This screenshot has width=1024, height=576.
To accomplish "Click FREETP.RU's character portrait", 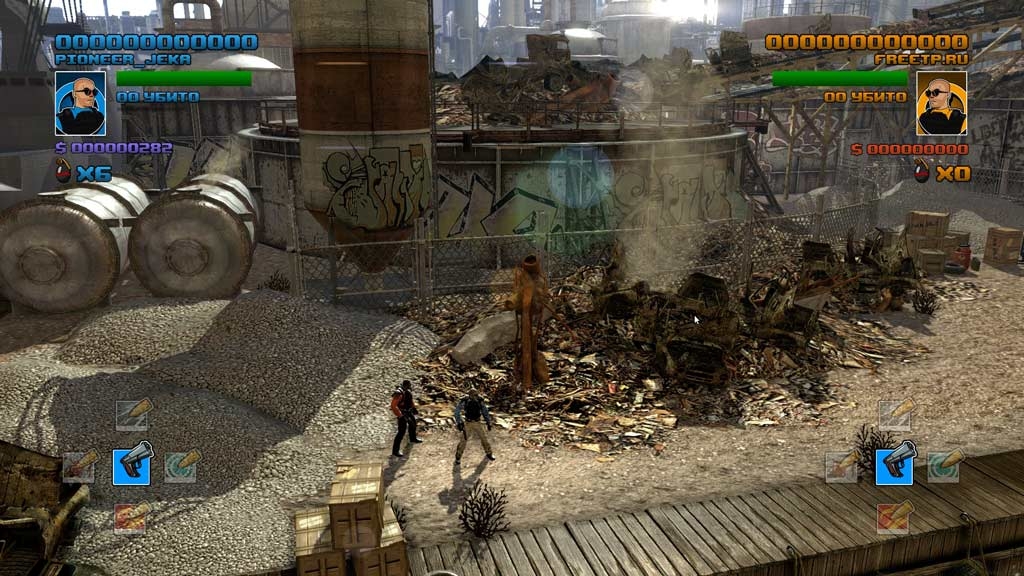I will (x=942, y=103).
